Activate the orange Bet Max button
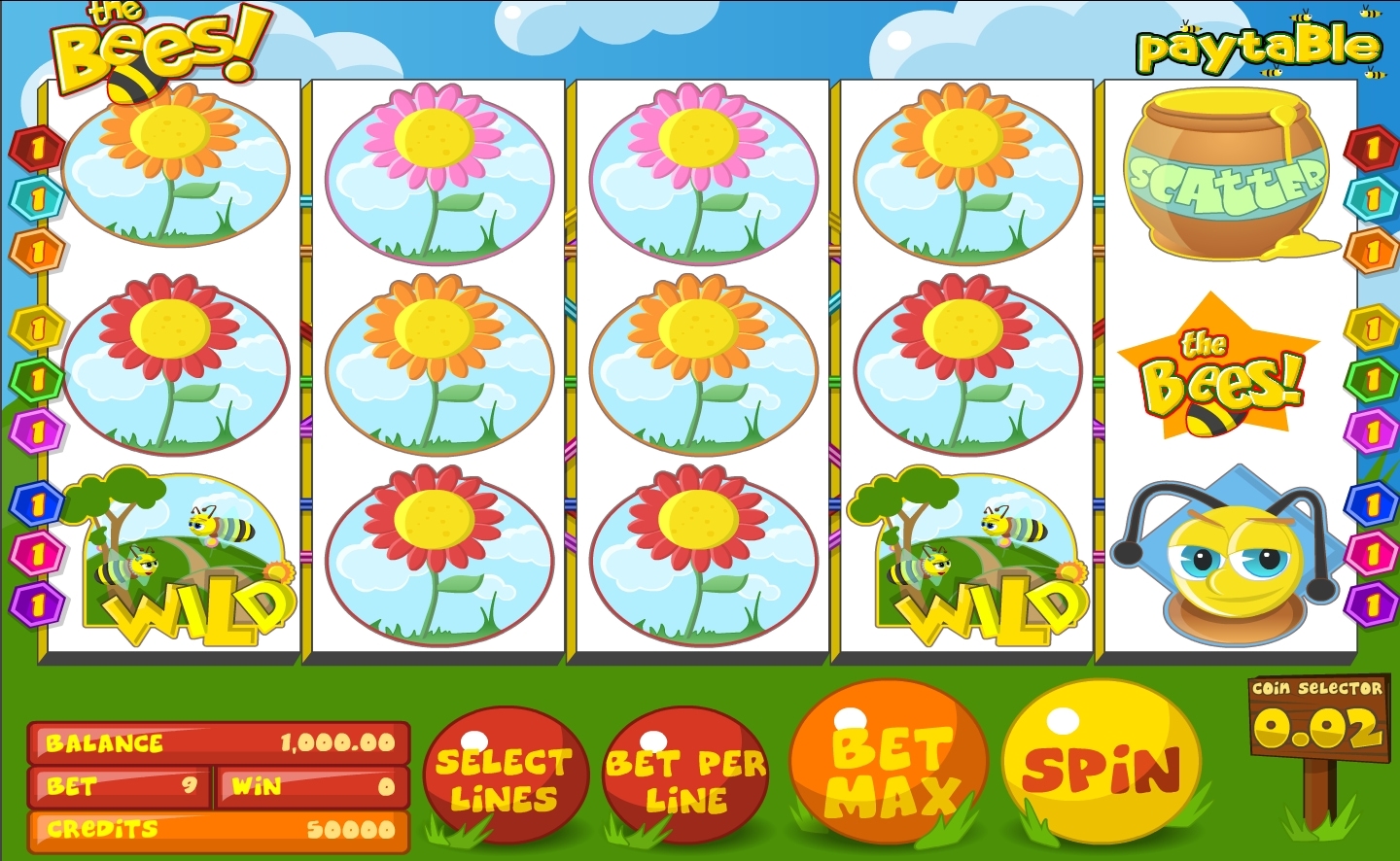1400x861 pixels. click(890, 768)
